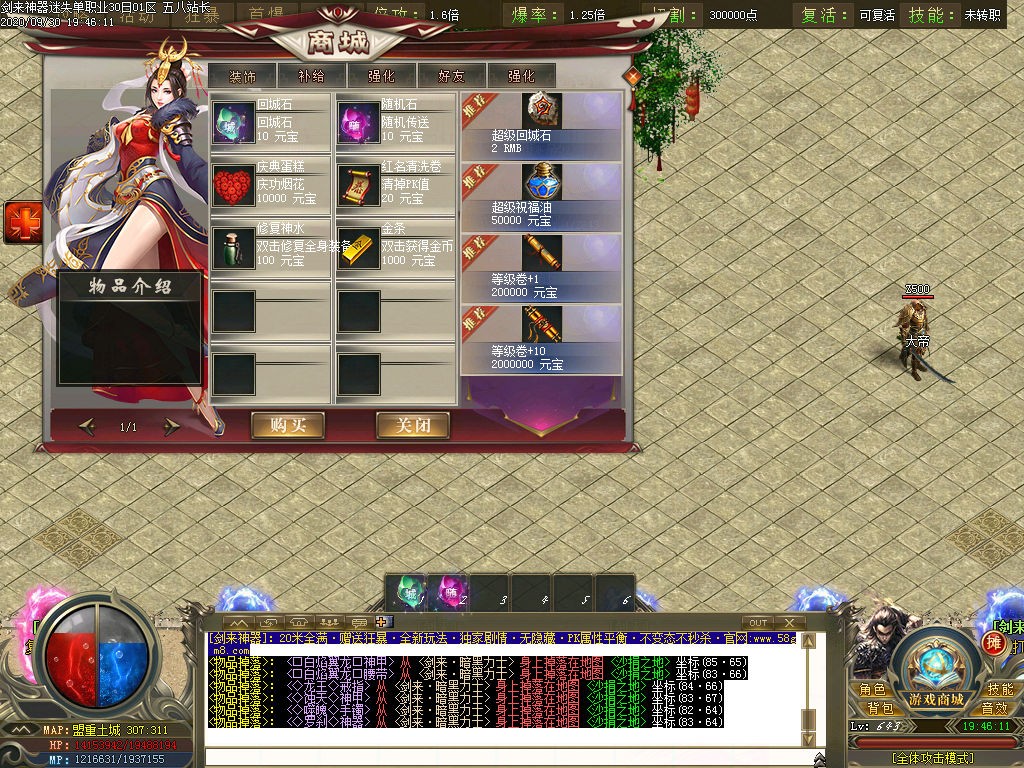
Task: Select the 好友 shop tab
Action: point(451,76)
